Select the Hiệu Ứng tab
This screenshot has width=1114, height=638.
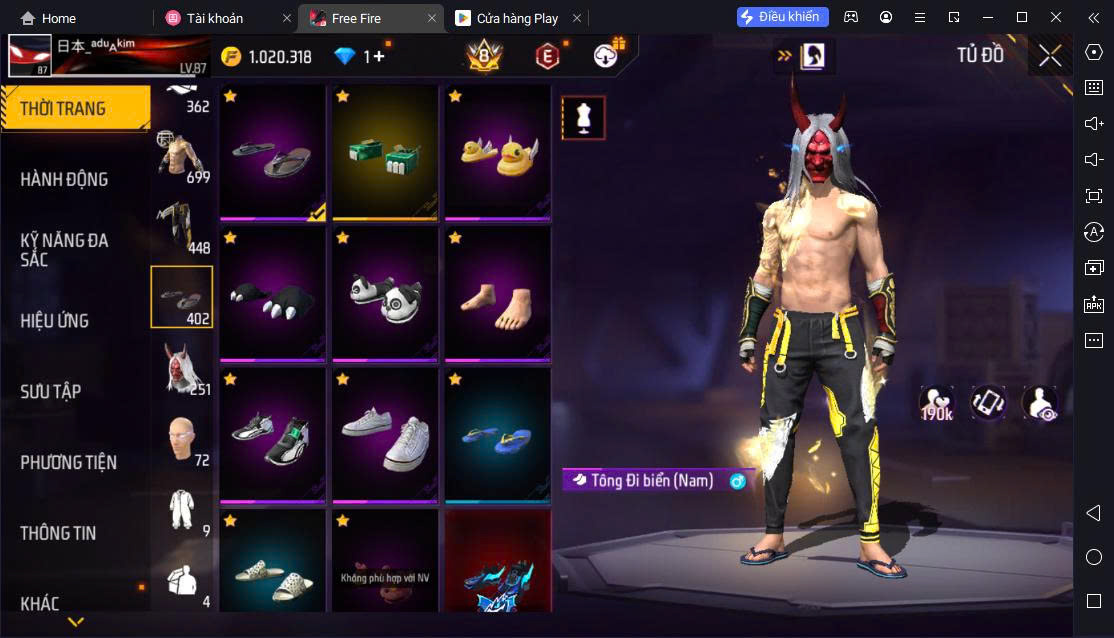coord(55,320)
